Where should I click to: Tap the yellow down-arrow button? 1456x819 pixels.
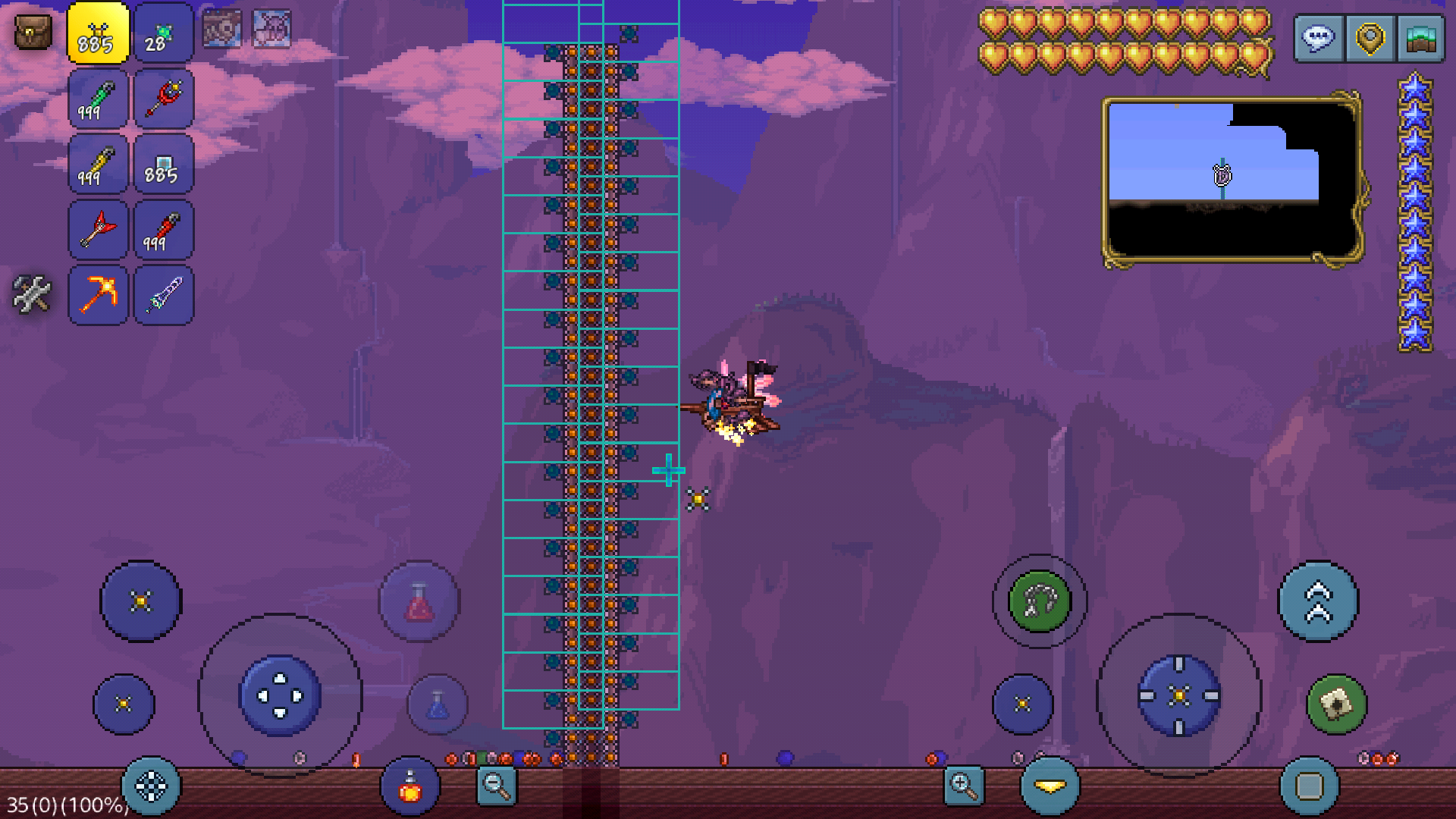coord(1050,787)
